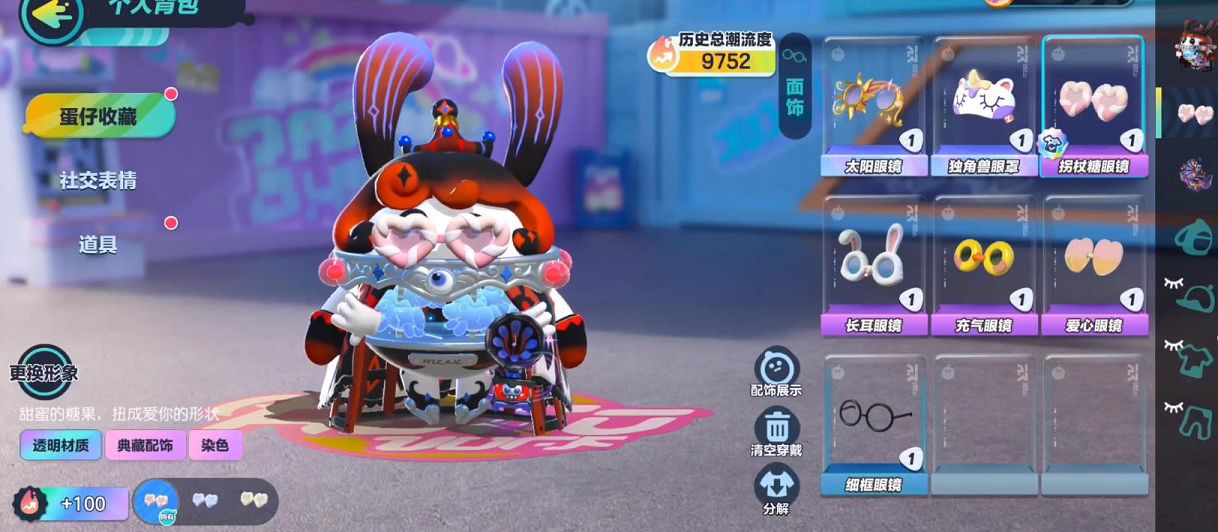Open the 道具 items section
Screen dimensions: 1218x532
98,244
